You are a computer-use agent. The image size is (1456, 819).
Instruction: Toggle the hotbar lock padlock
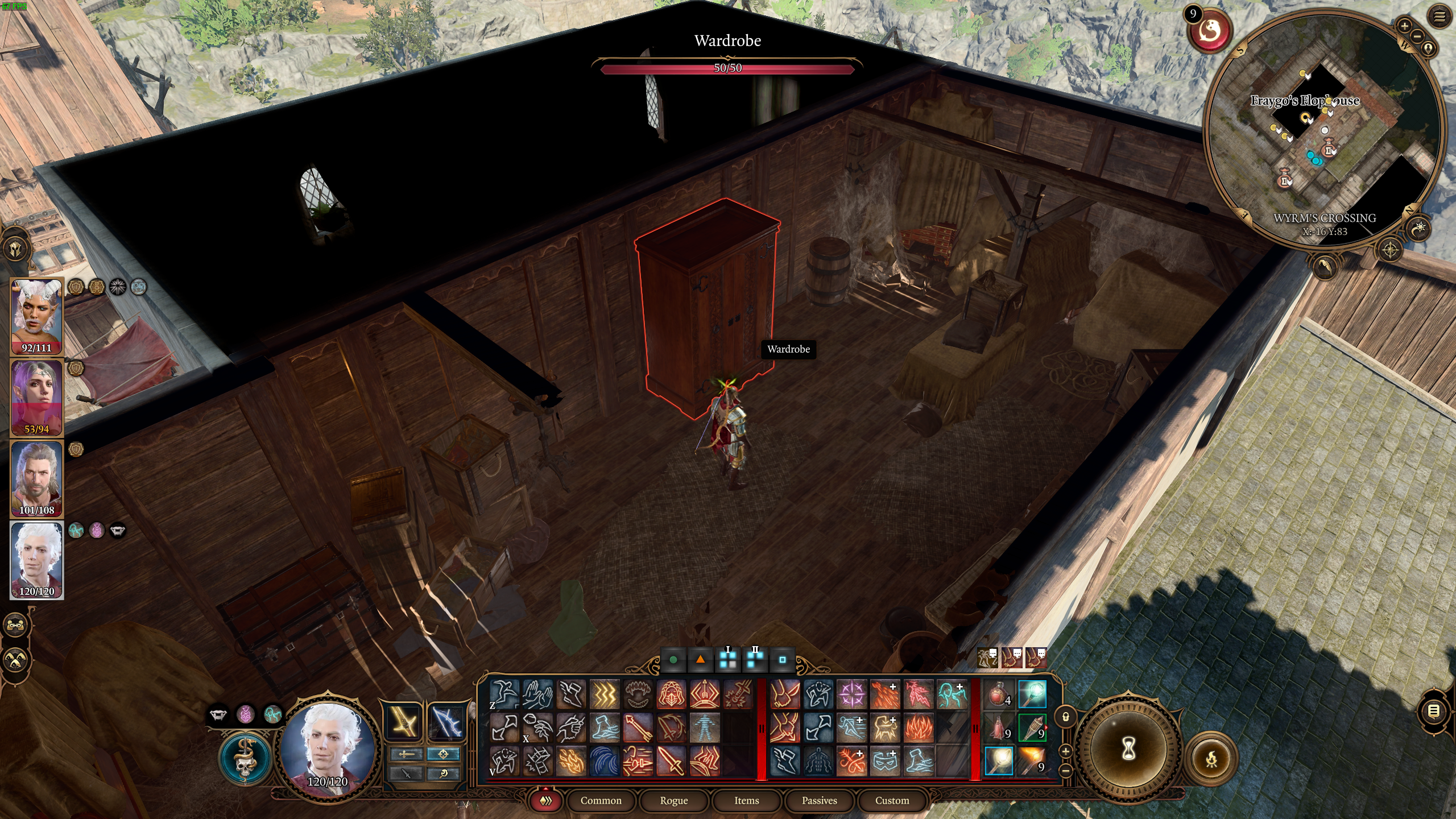coord(1066,717)
